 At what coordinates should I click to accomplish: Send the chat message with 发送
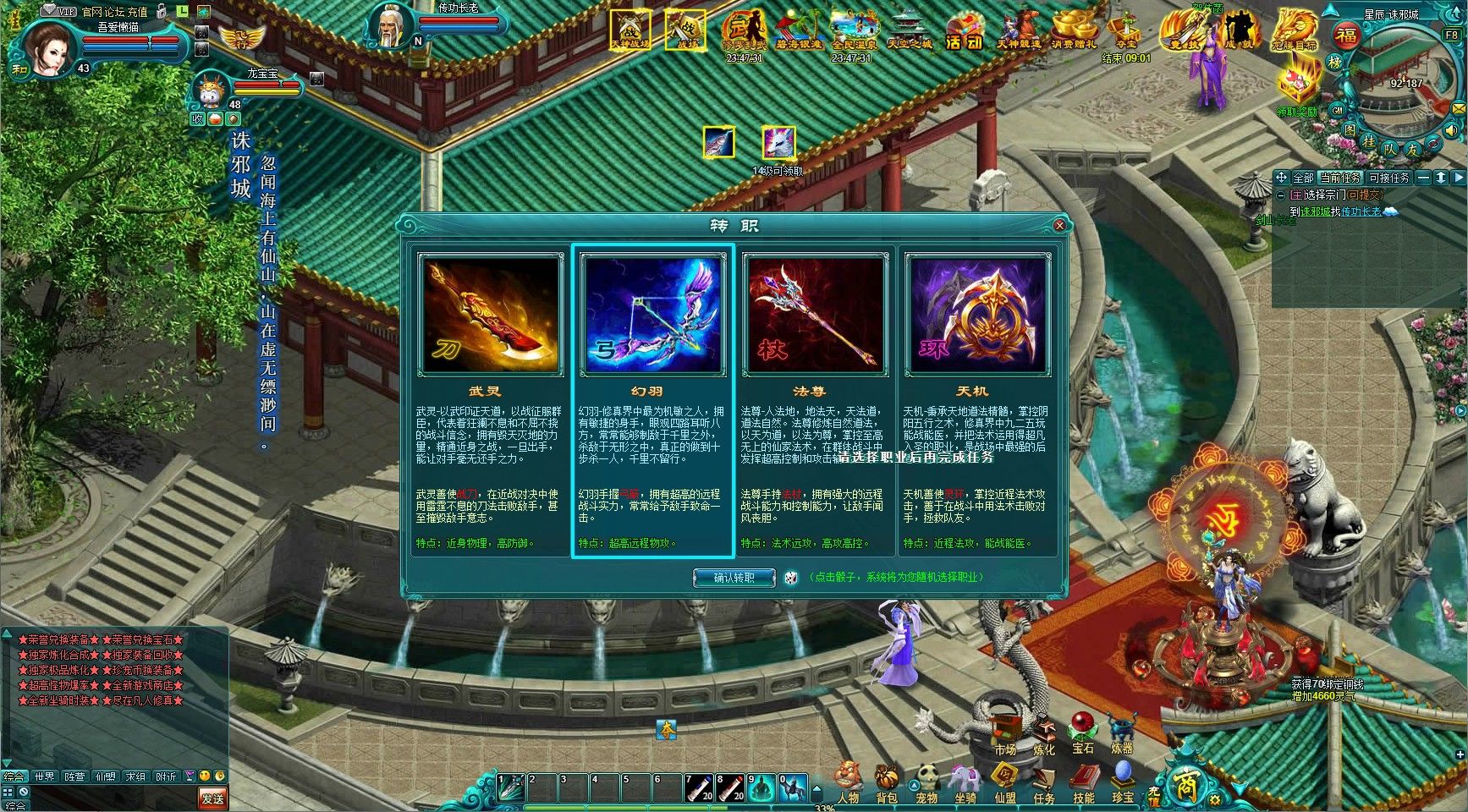[x=212, y=798]
